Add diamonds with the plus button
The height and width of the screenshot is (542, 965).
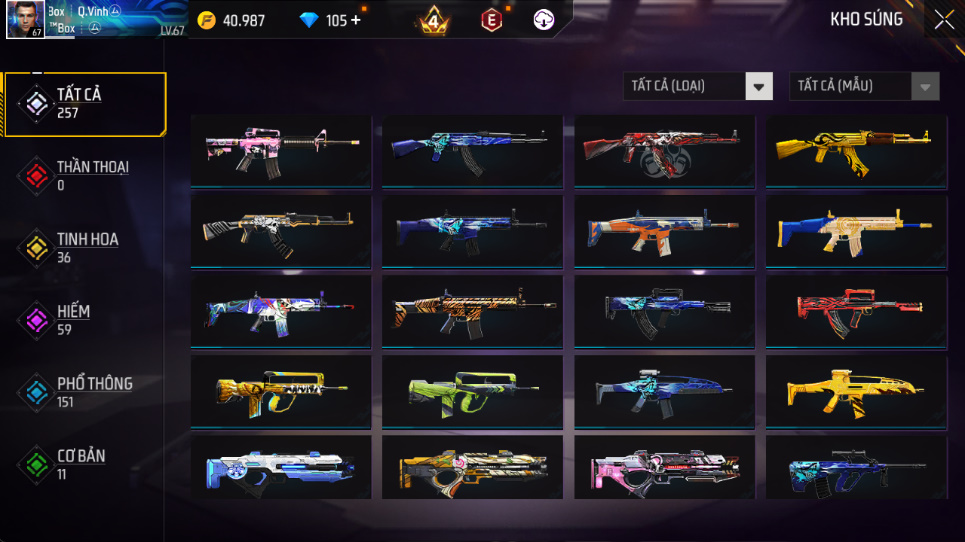click(356, 20)
